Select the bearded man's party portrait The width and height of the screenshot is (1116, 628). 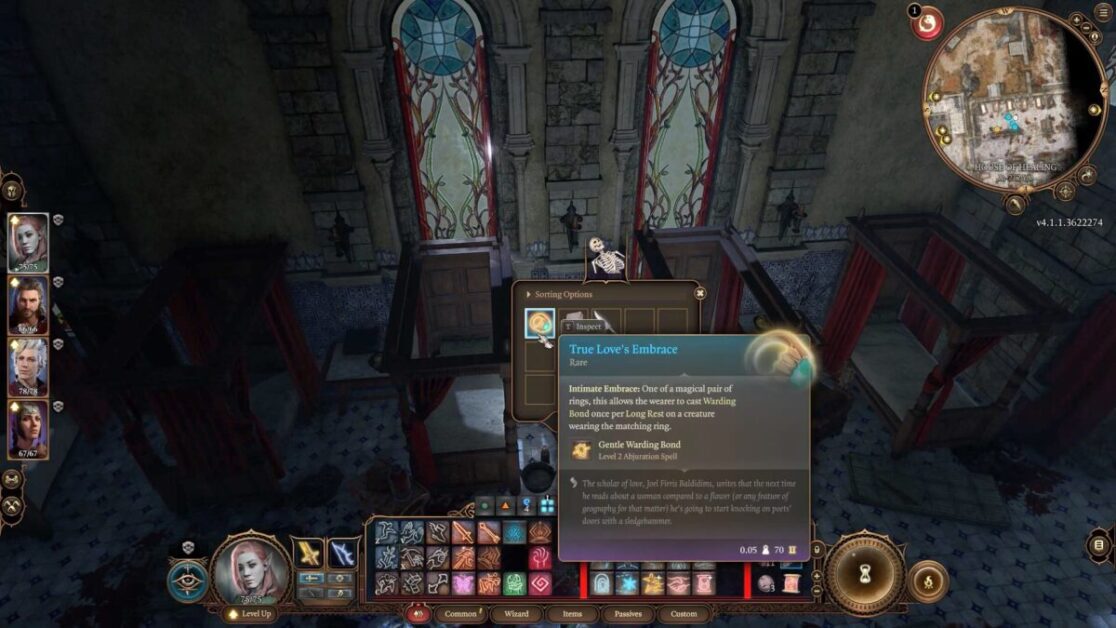[28, 303]
